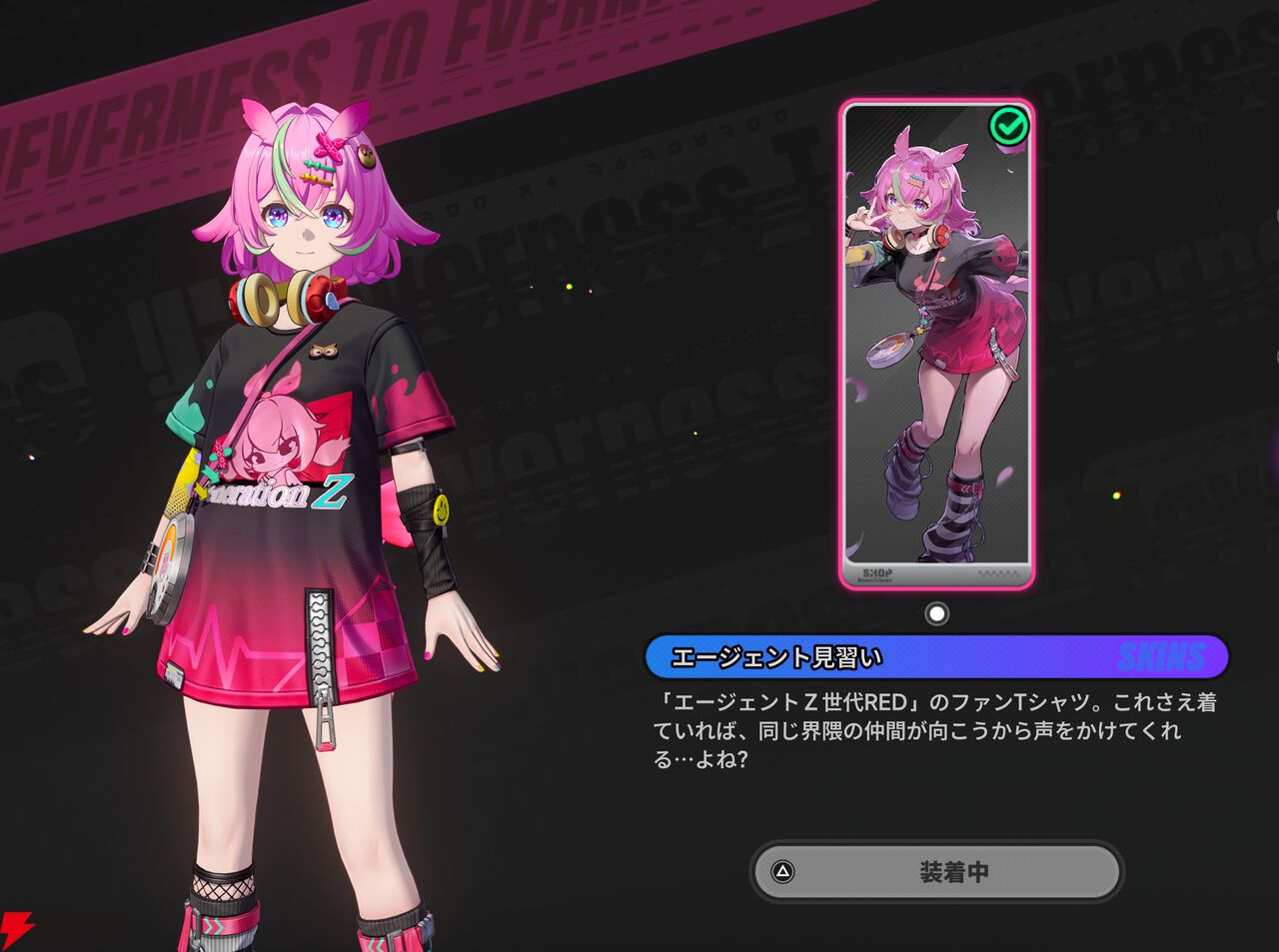Screen dimensions: 1279x952
Task: Toggle the green checkmark badge on the skin card
Action: 1009,124
